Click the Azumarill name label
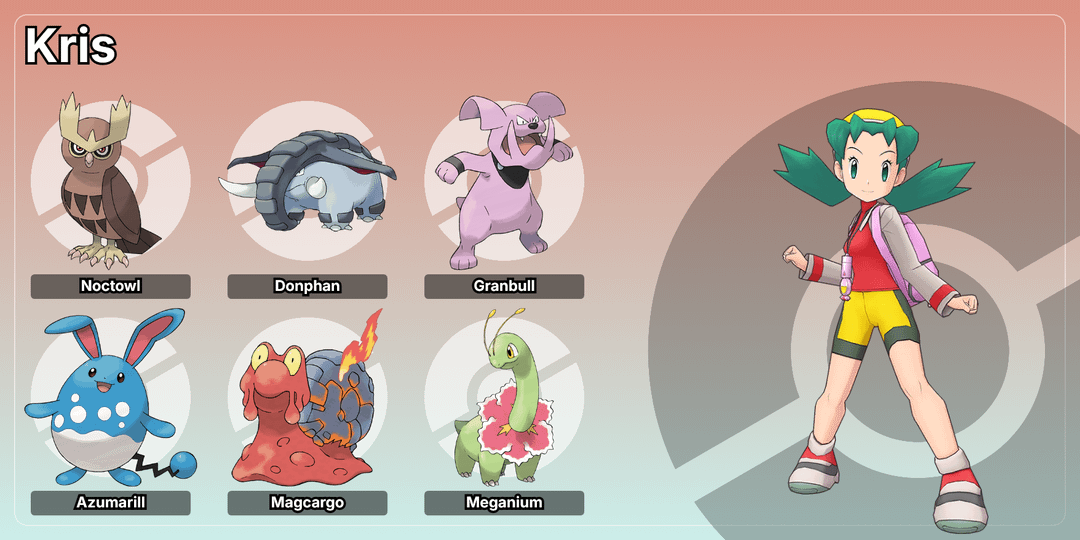 (110, 502)
